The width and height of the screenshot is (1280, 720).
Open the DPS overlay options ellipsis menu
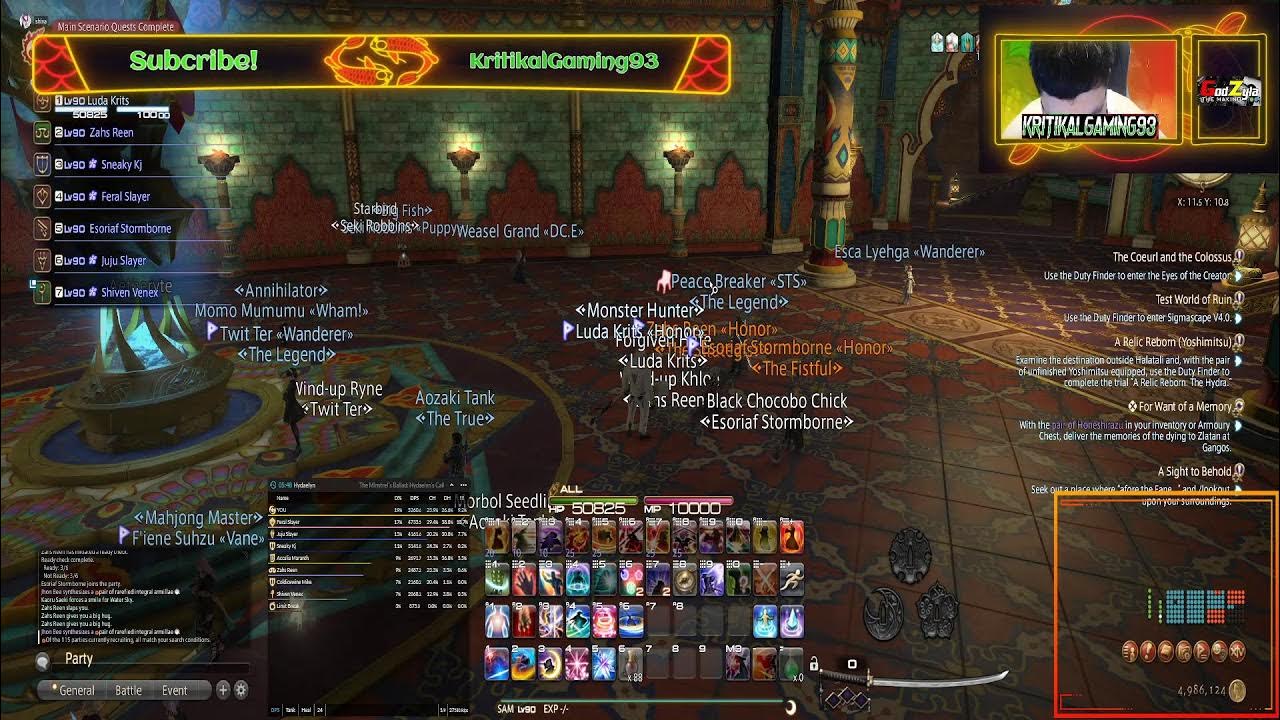(463, 485)
